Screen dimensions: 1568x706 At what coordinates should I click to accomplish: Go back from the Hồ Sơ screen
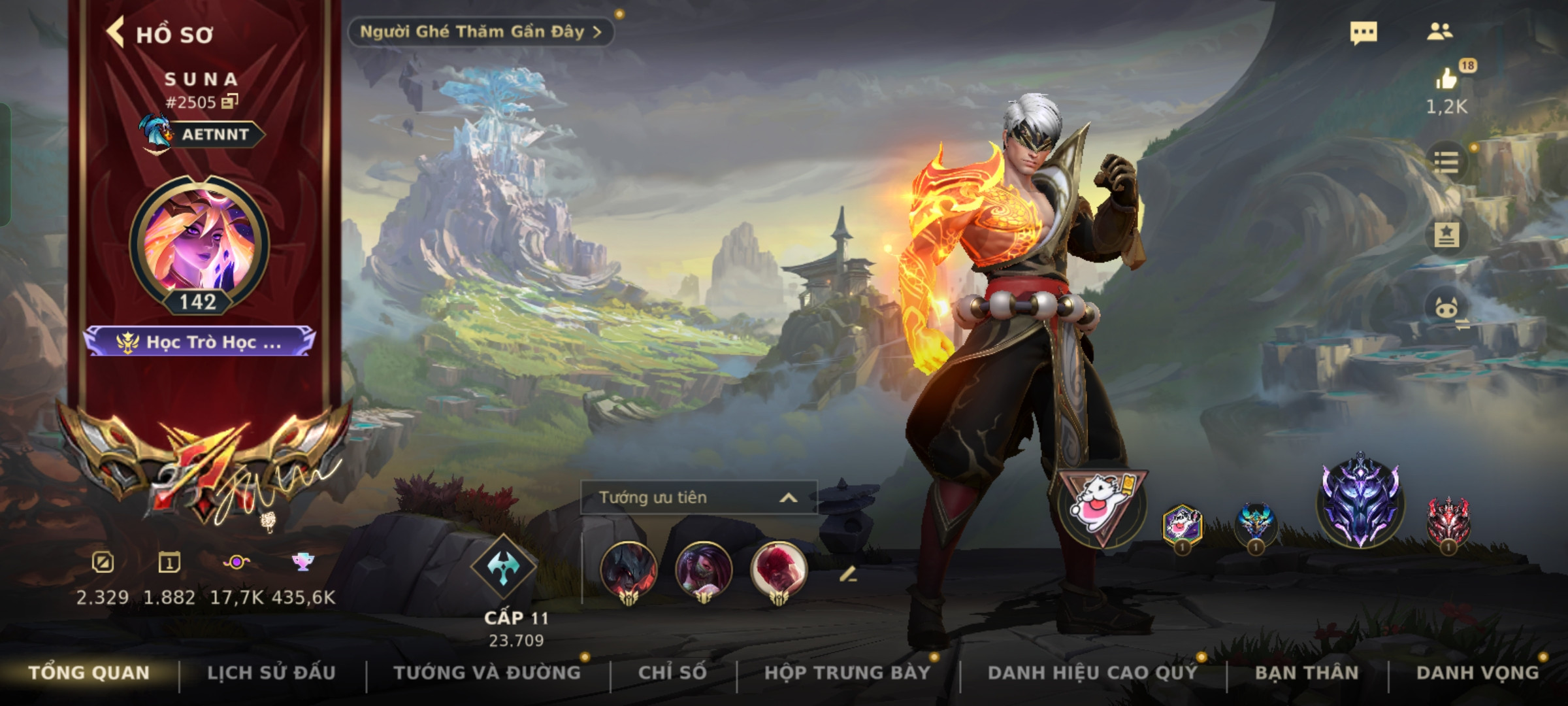point(116,33)
